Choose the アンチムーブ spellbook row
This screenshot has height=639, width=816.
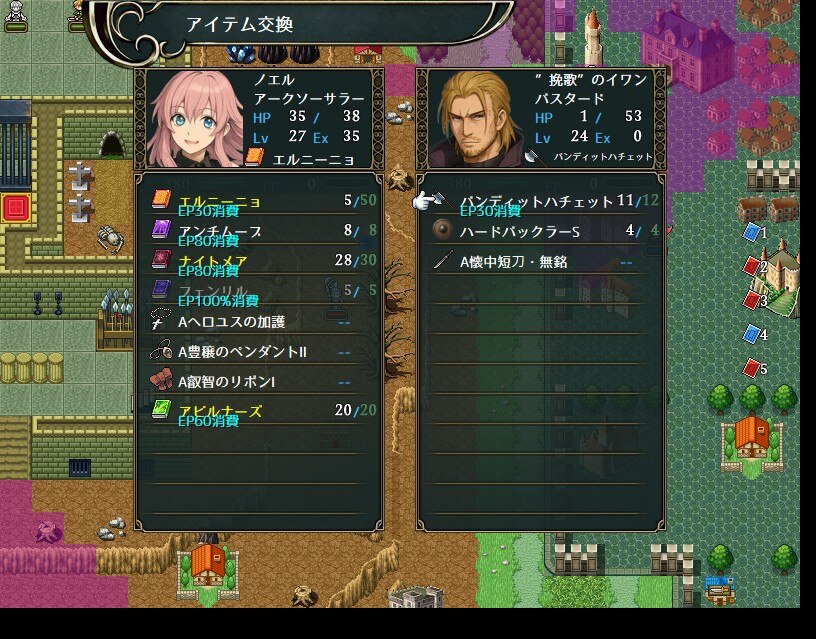tap(258, 231)
